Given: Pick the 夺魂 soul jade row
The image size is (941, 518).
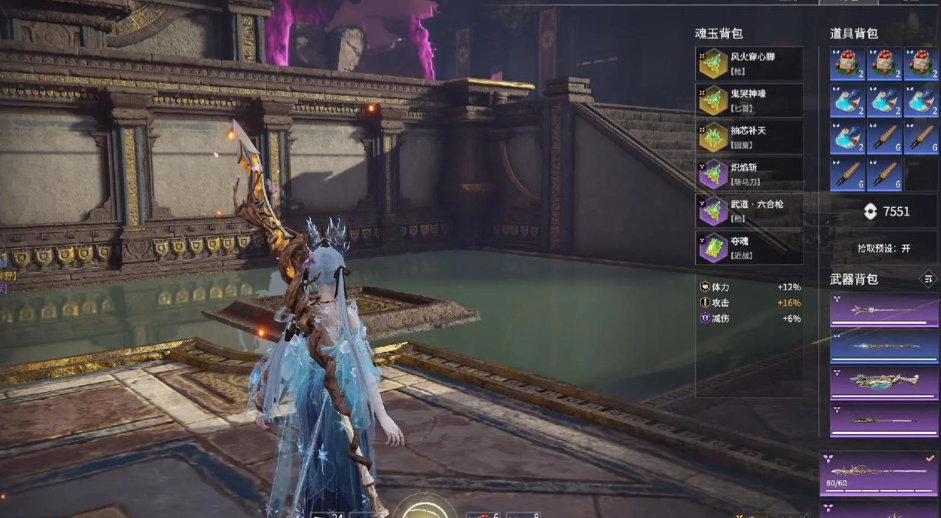Looking at the screenshot, I should pos(750,247).
